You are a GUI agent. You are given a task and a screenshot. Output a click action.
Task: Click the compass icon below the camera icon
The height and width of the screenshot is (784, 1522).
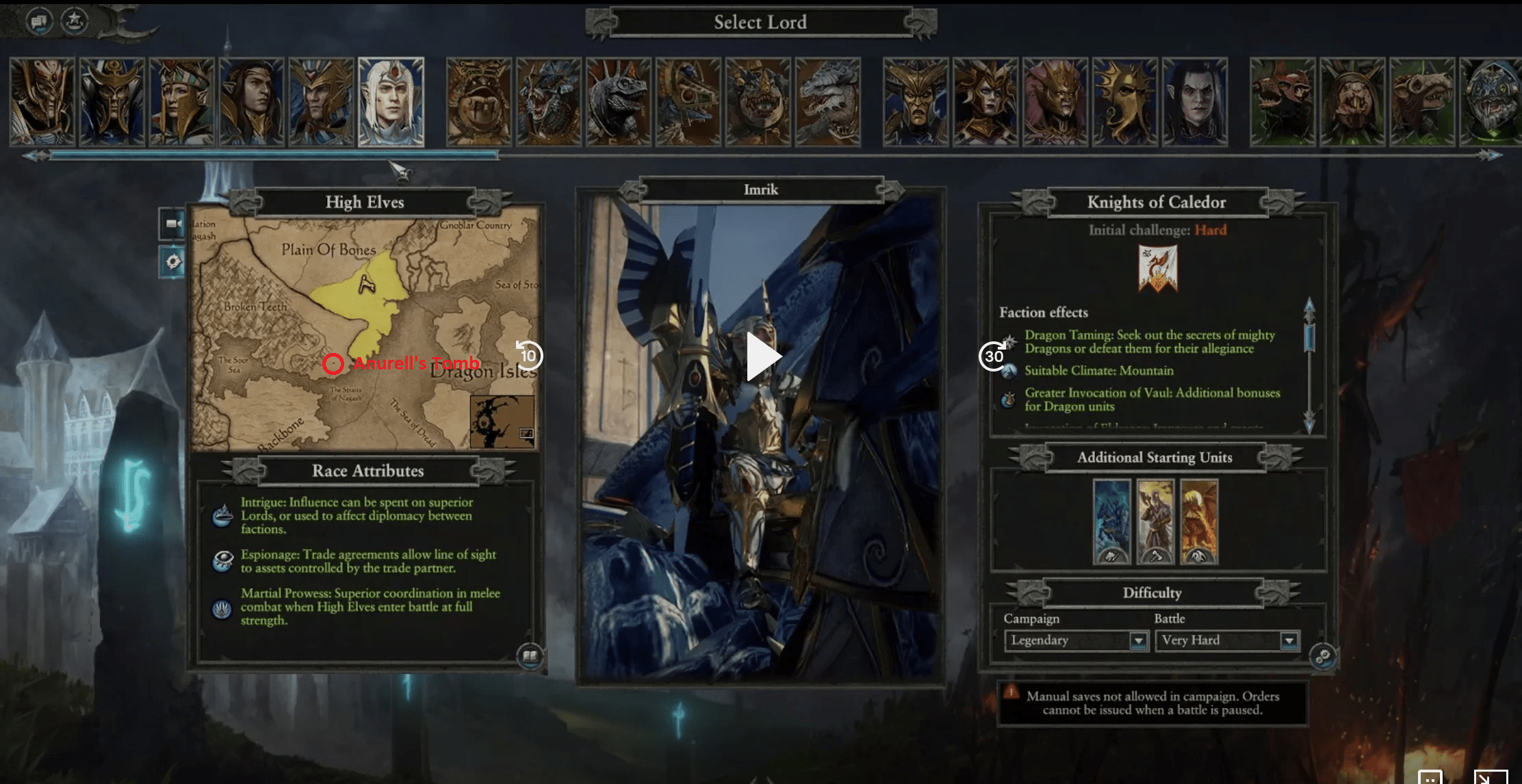(173, 259)
